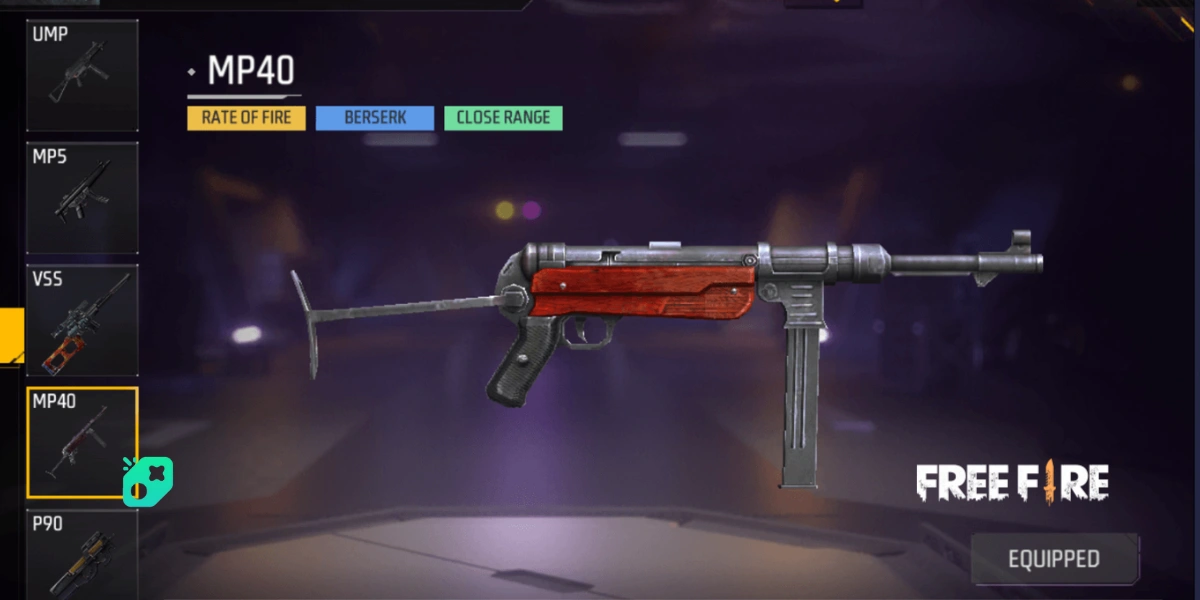
Task: Open the green overlay badge icon
Action: pos(147,479)
